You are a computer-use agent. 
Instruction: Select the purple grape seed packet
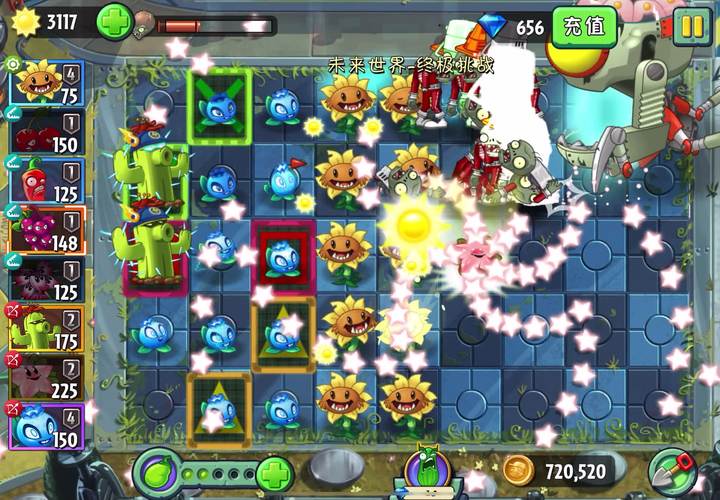45,228
